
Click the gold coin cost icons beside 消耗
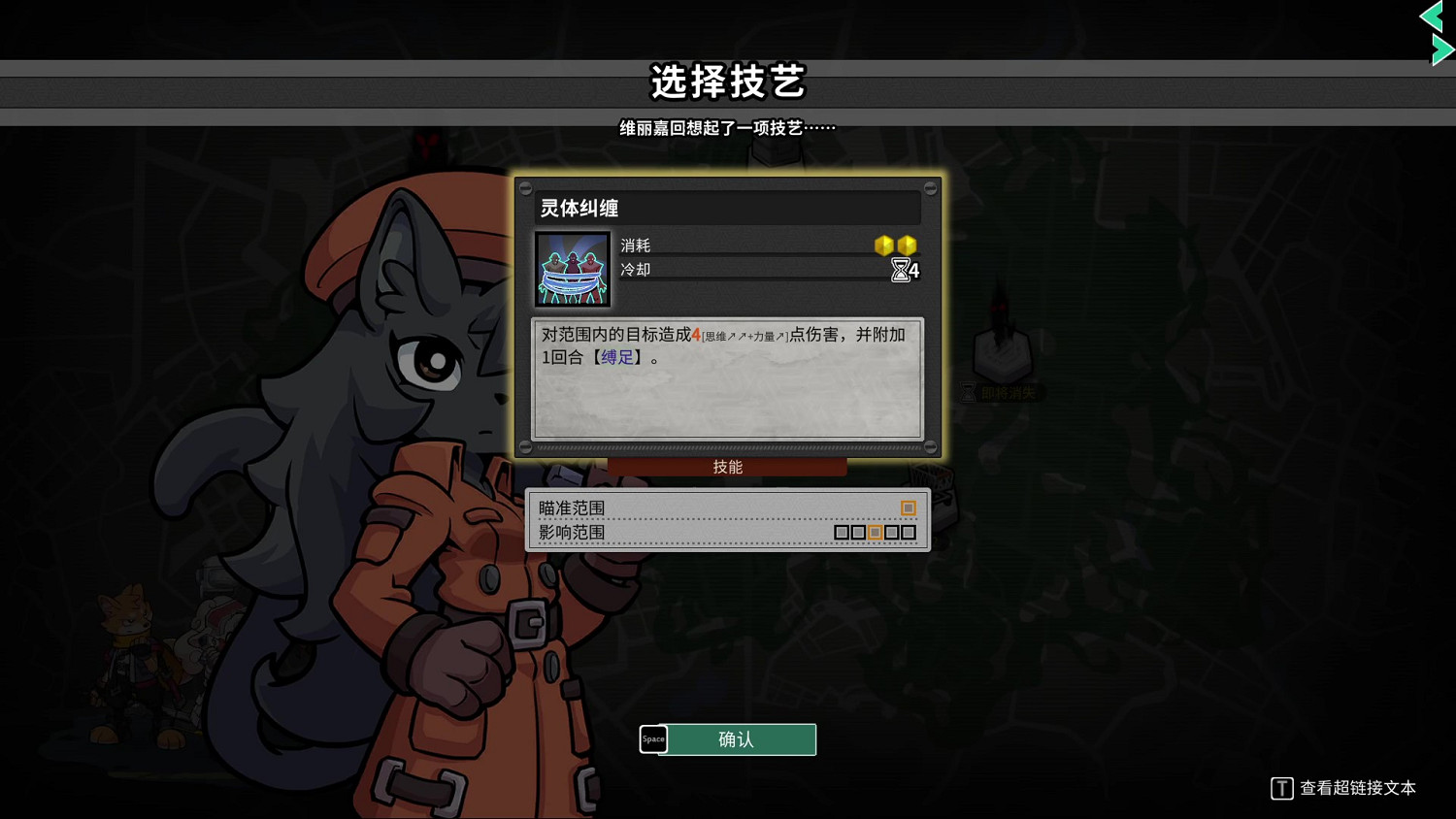896,246
